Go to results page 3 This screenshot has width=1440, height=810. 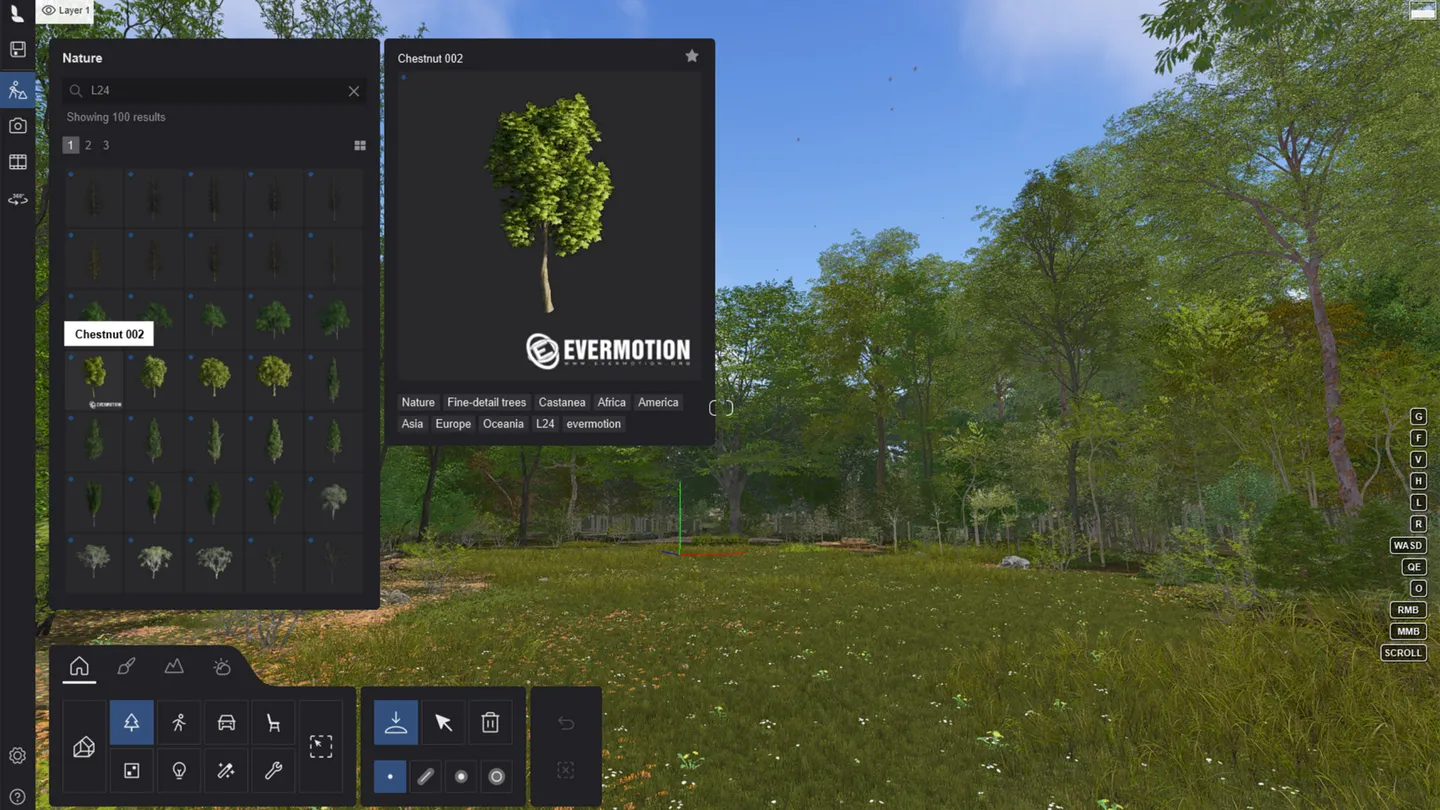pos(106,146)
